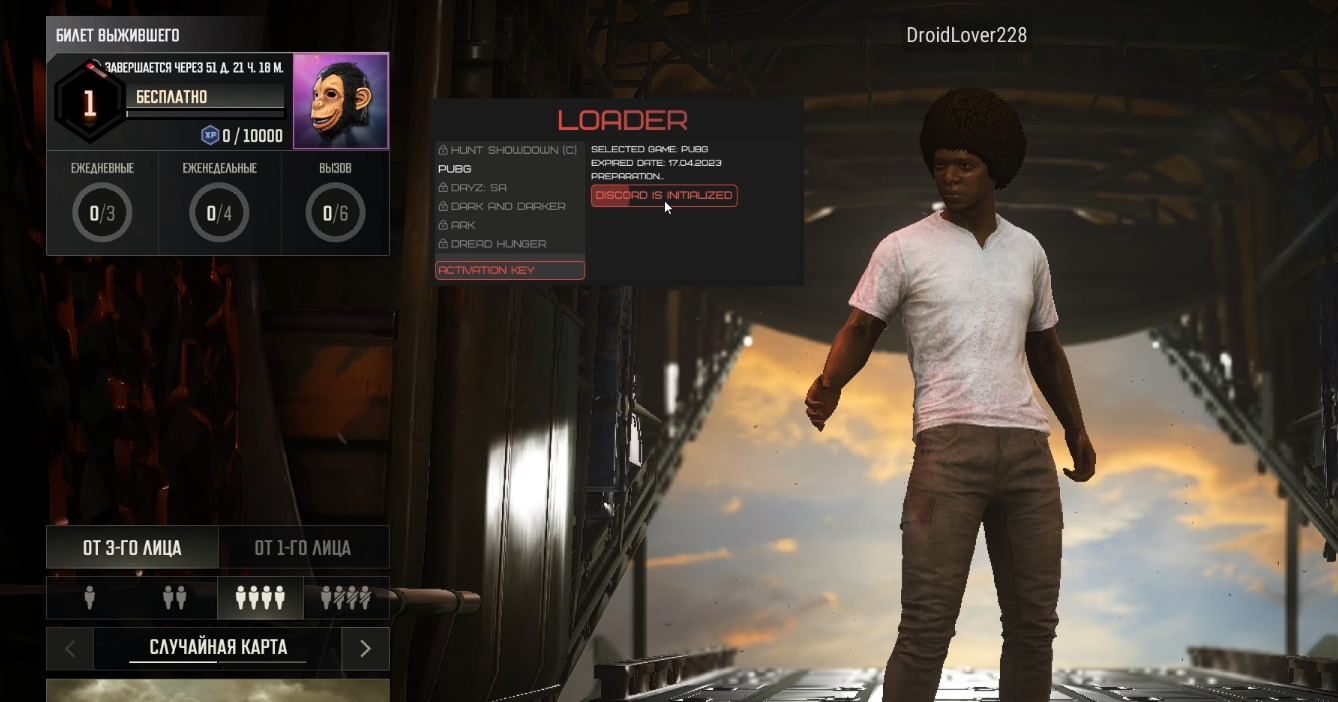Click the monkey mask reward thumbnail

click(x=340, y=101)
